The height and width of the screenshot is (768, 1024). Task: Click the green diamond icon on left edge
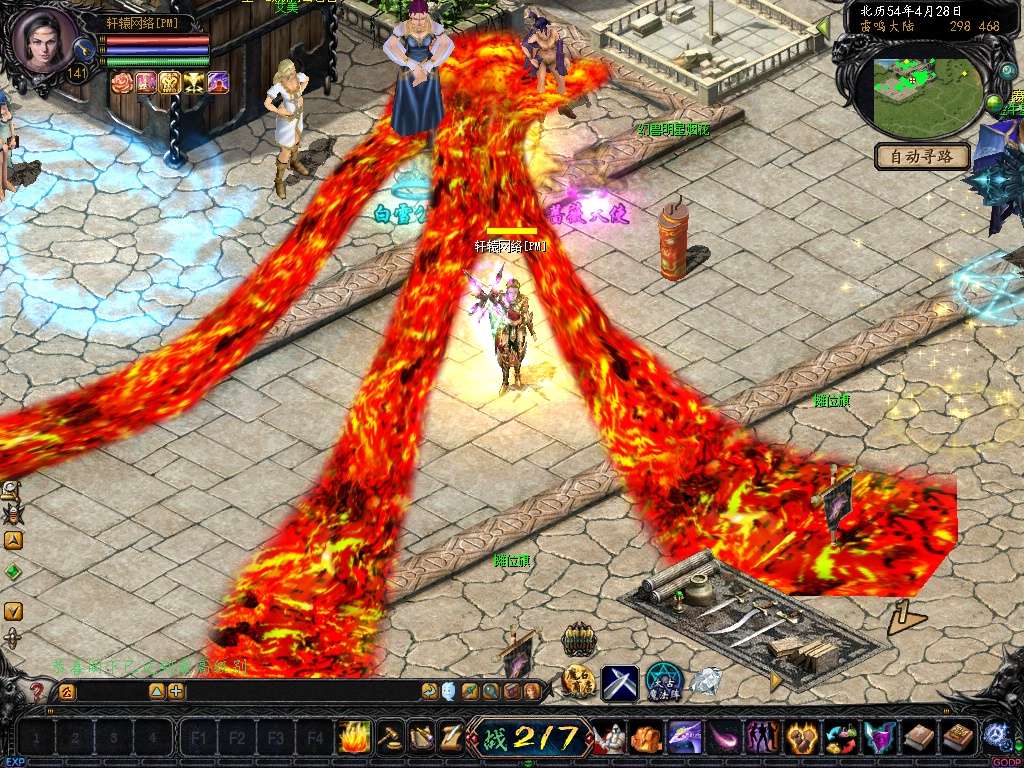pos(13,572)
